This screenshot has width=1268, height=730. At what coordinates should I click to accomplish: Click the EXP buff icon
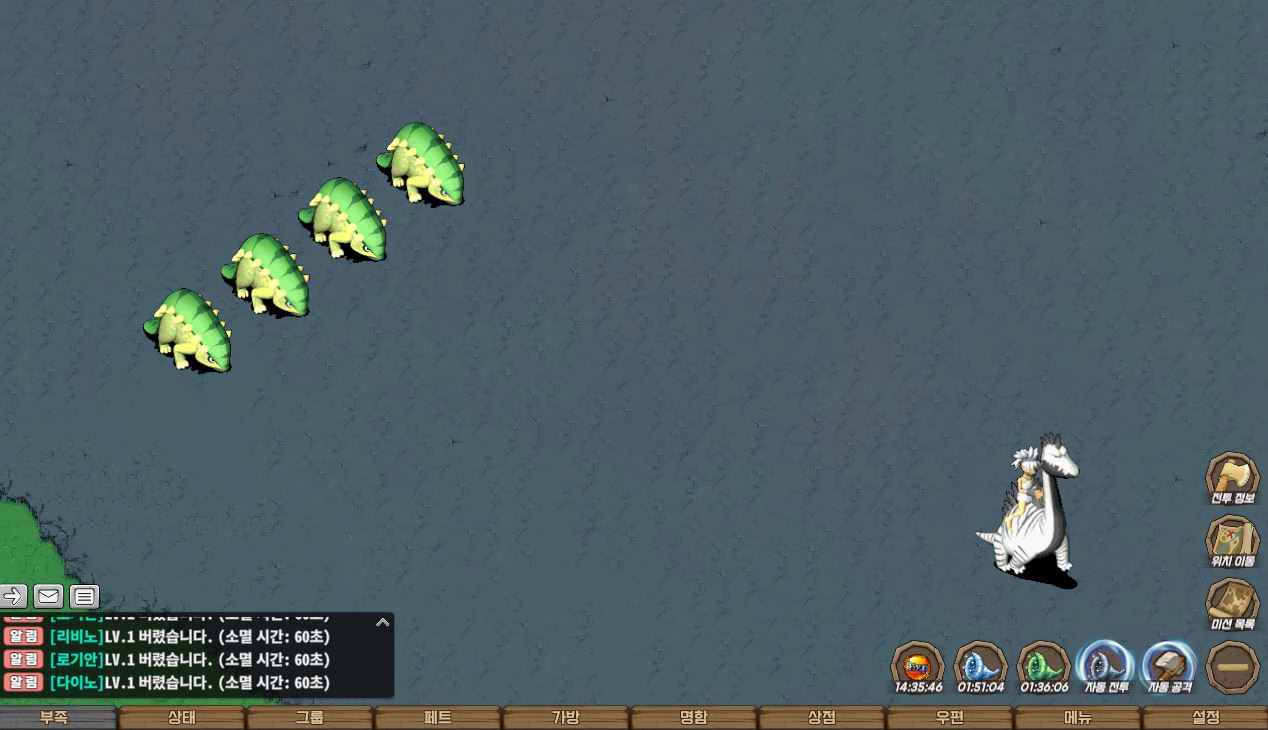918,666
